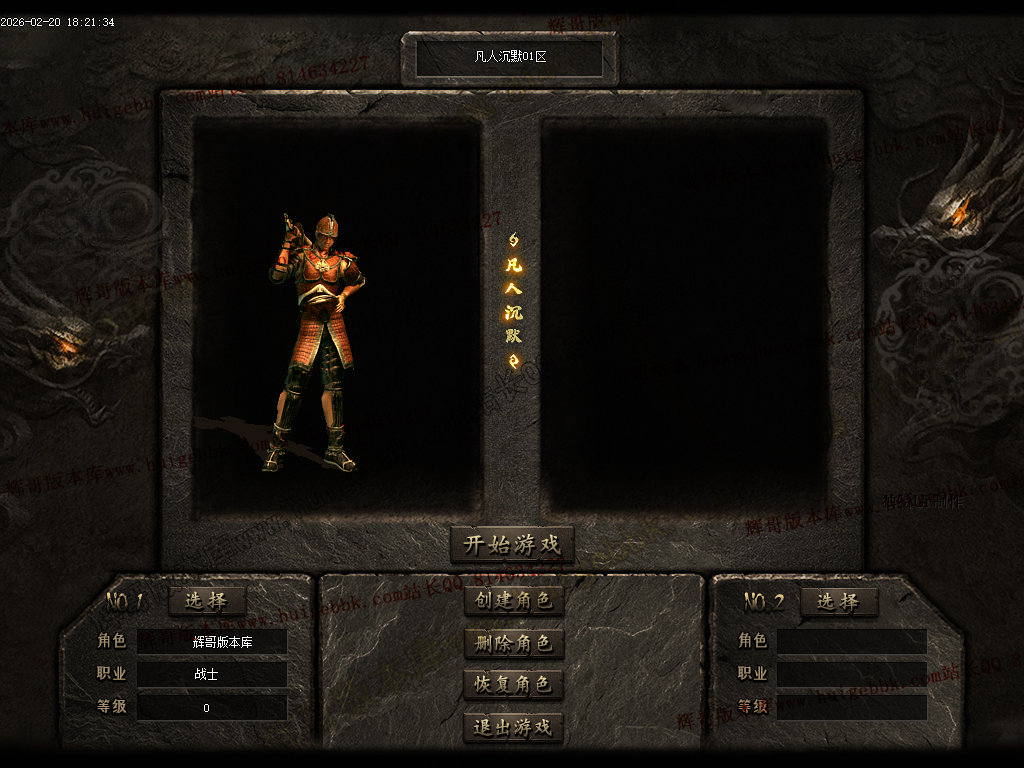This screenshot has width=1024, height=768.
Task: Open 创建角色 to create a character
Action: coord(514,601)
